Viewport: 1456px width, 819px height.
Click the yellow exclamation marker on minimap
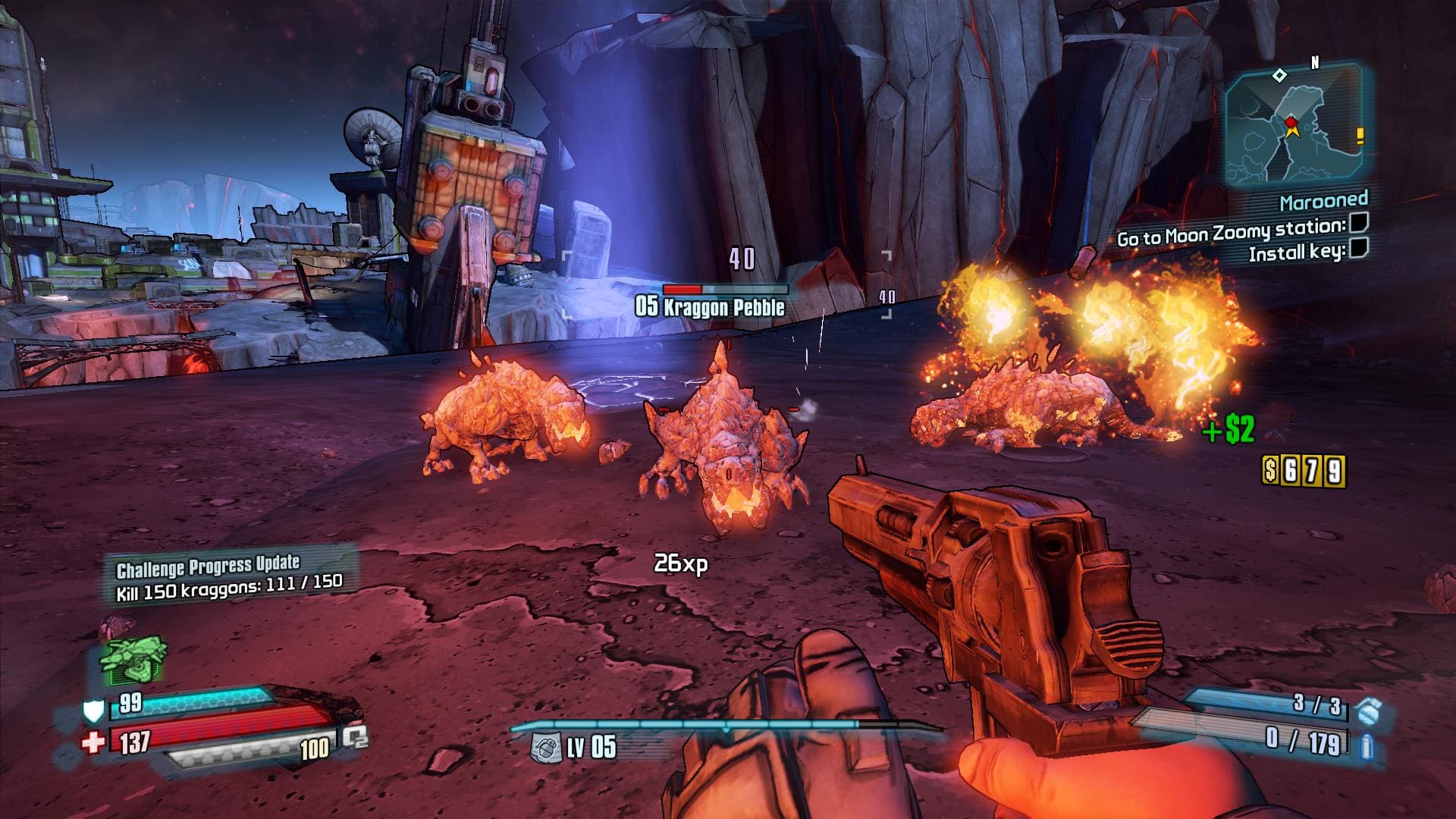(1360, 136)
